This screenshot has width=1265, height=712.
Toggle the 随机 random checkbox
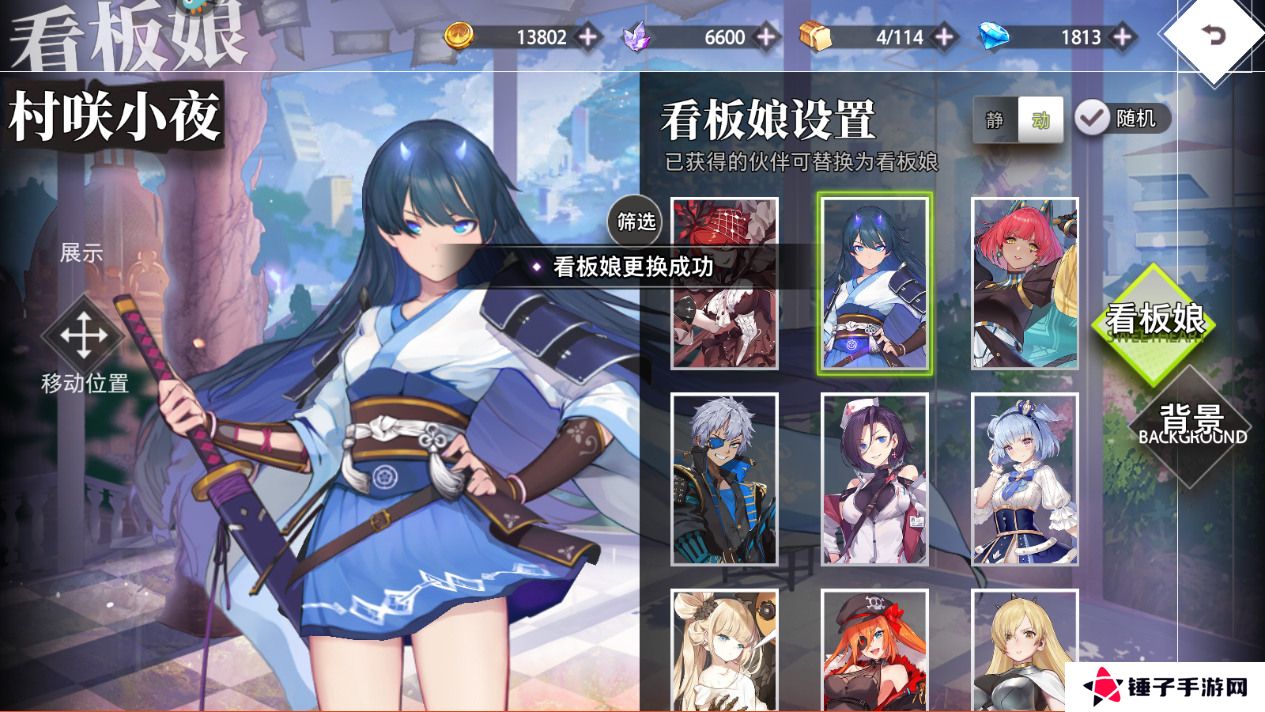coord(1092,118)
